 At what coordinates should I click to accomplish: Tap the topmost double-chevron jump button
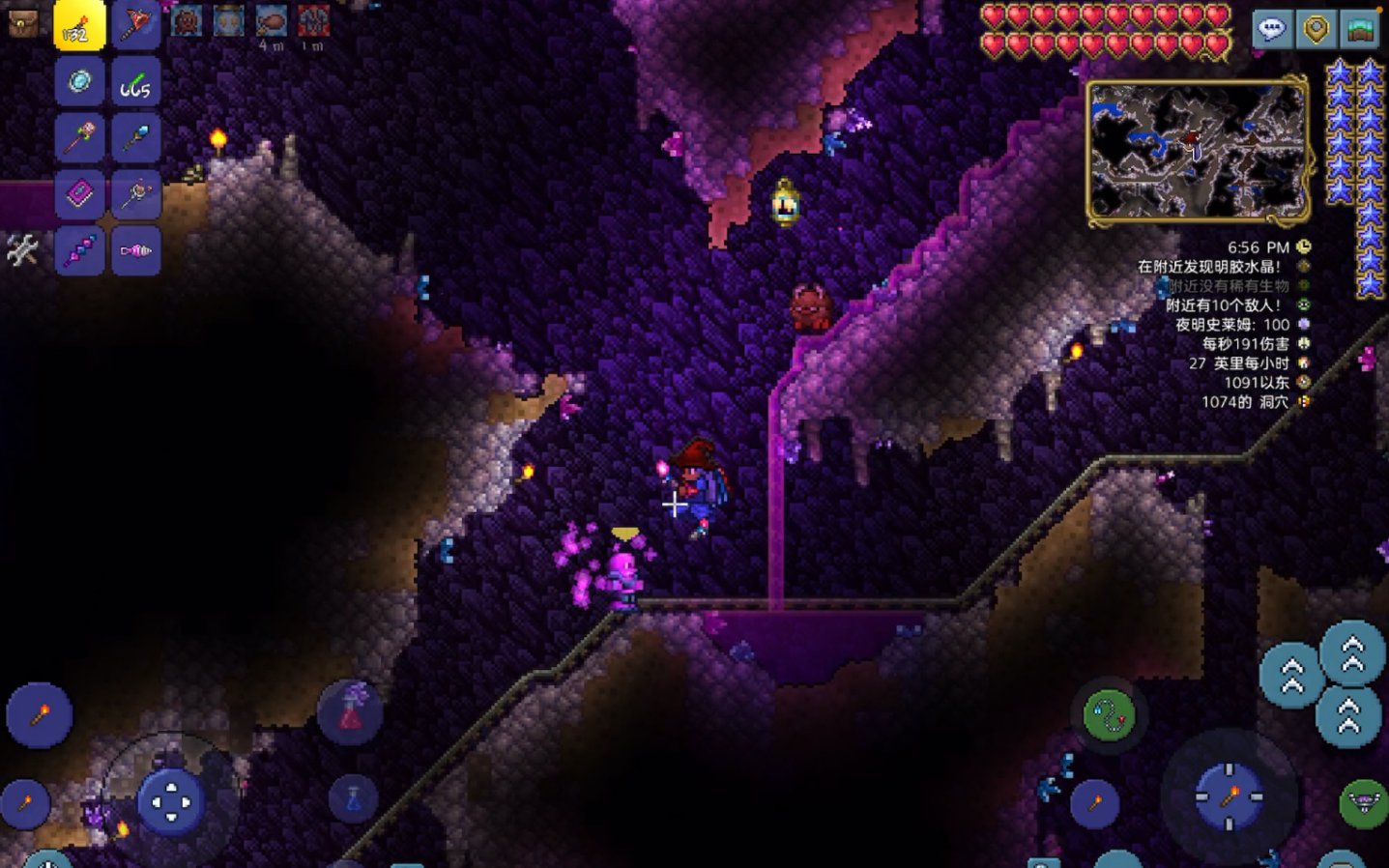pyautogui.click(x=1352, y=654)
